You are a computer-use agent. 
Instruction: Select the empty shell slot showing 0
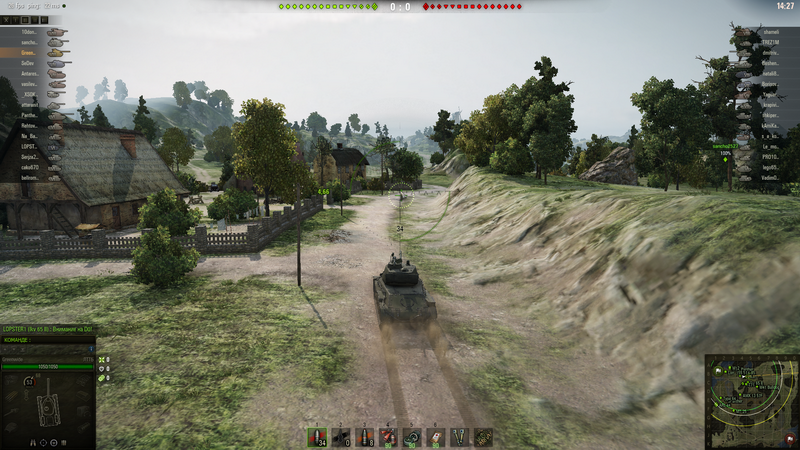click(x=340, y=437)
